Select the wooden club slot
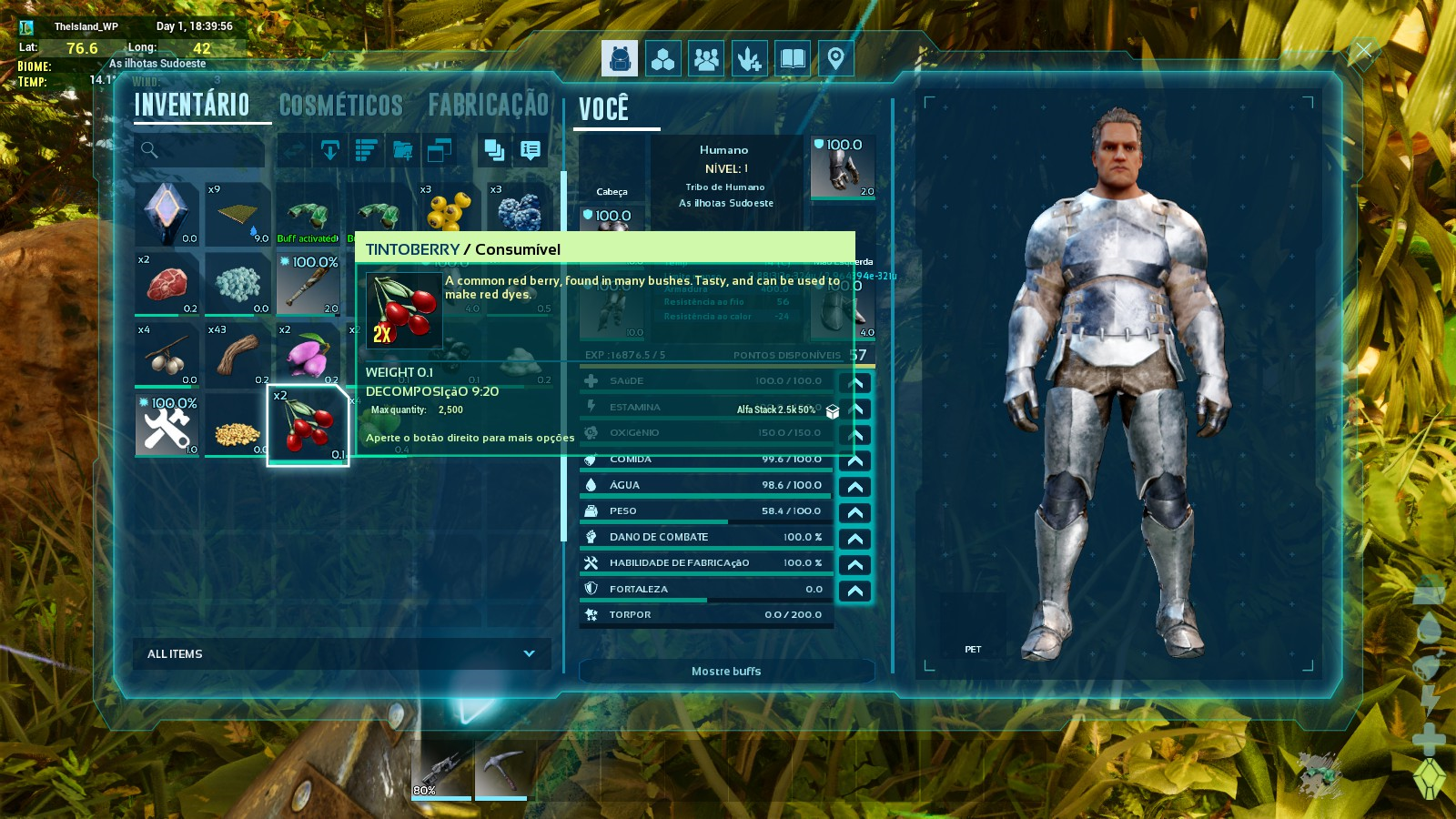The image size is (1456, 819). pyautogui.click(x=308, y=285)
